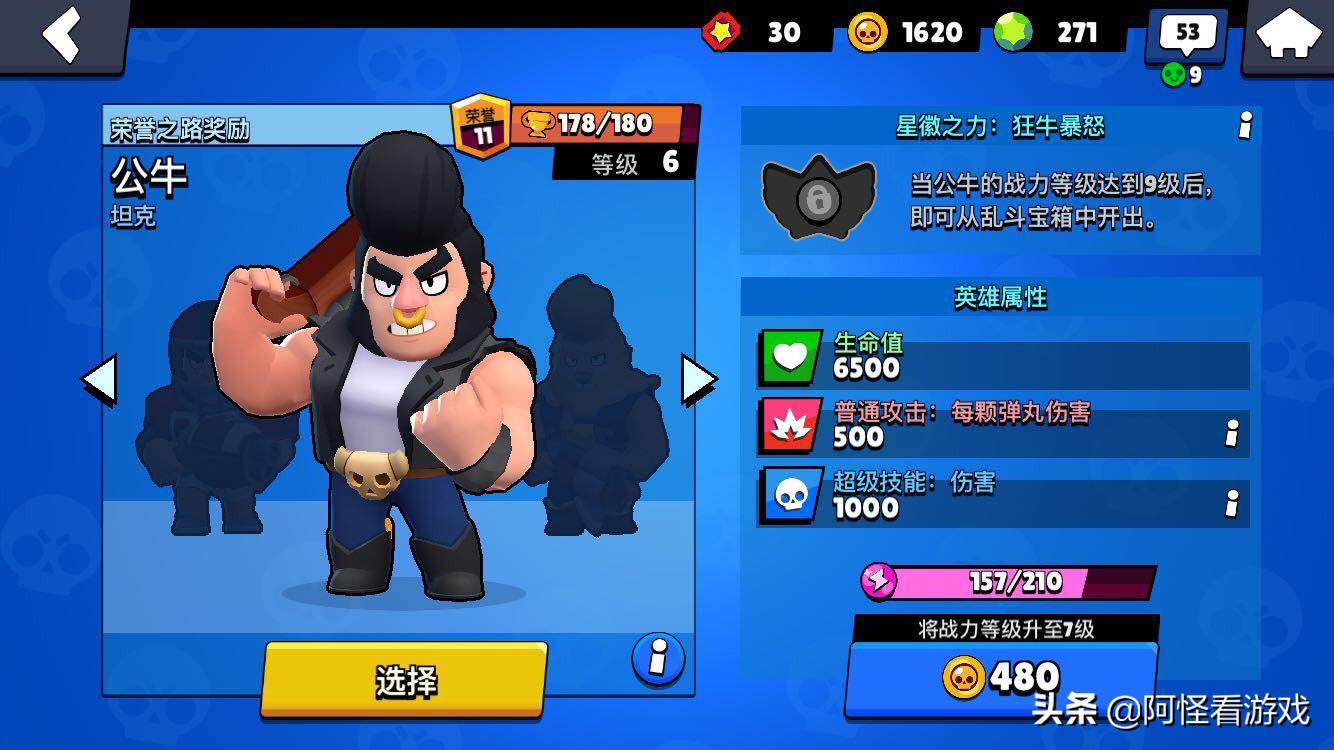Tap the red star token counter
Viewport: 1334px width, 750px height.
pos(755,33)
